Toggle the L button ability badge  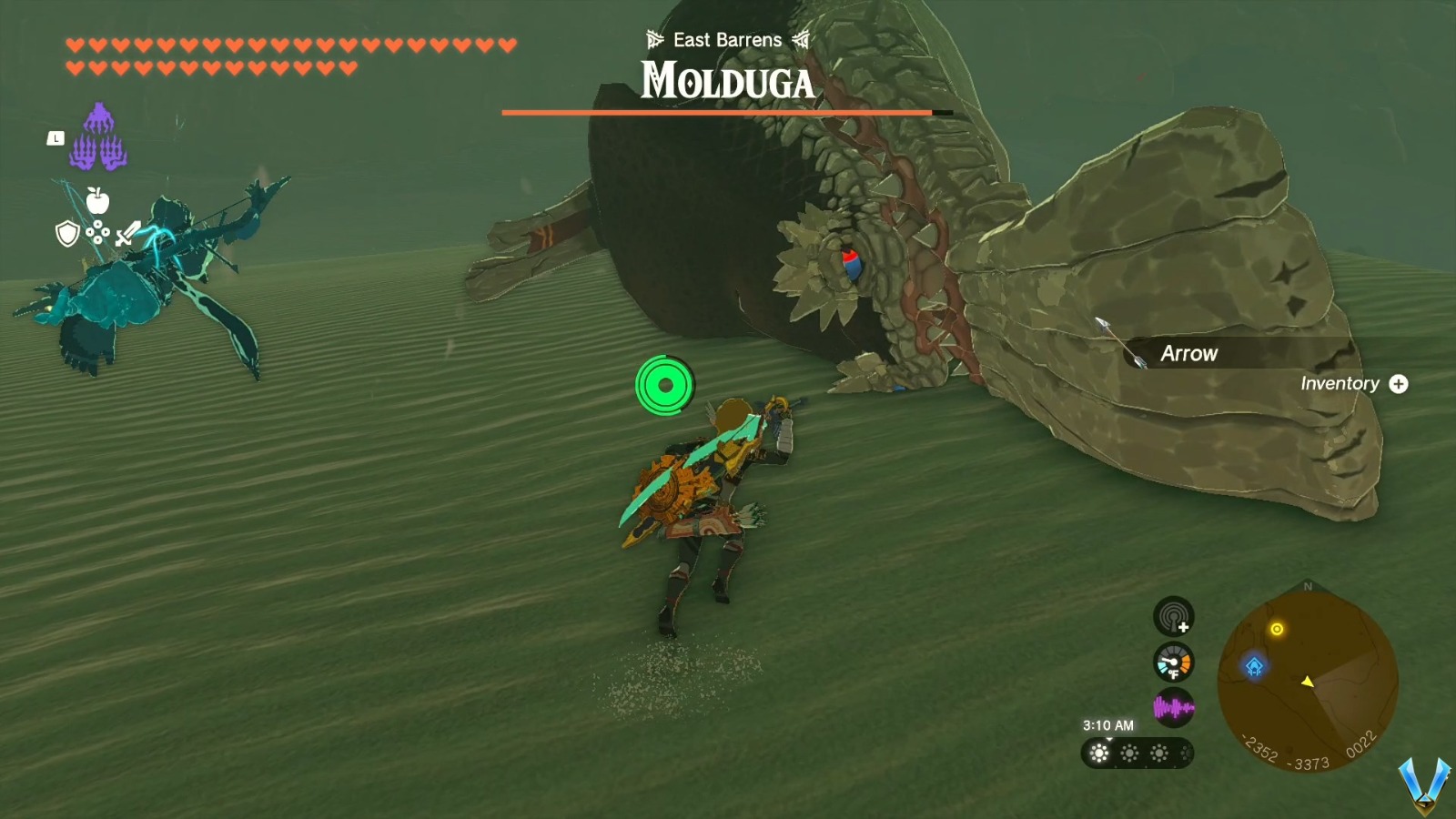tap(56, 136)
